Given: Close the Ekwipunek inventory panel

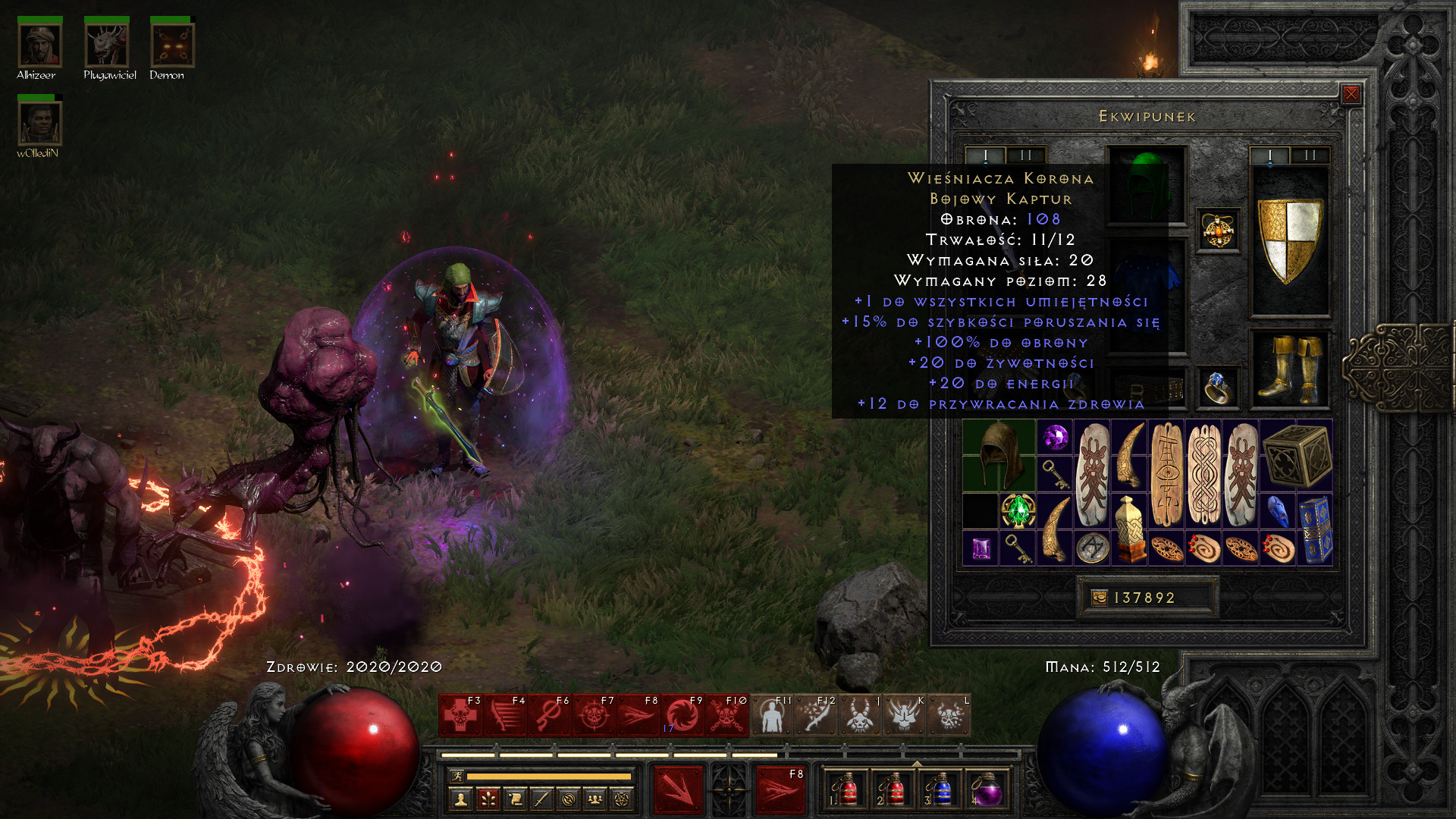Looking at the screenshot, I should [1351, 94].
